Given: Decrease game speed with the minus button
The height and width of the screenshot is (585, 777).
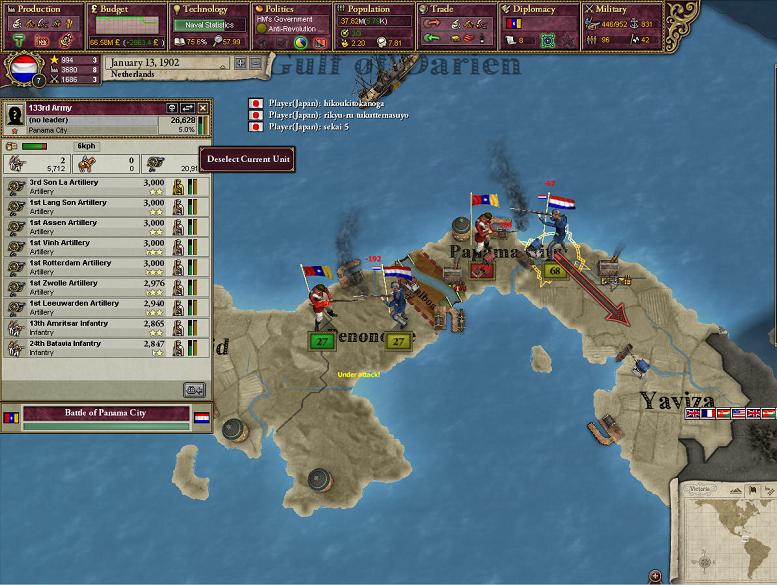Looking at the screenshot, I should click(256, 63).
